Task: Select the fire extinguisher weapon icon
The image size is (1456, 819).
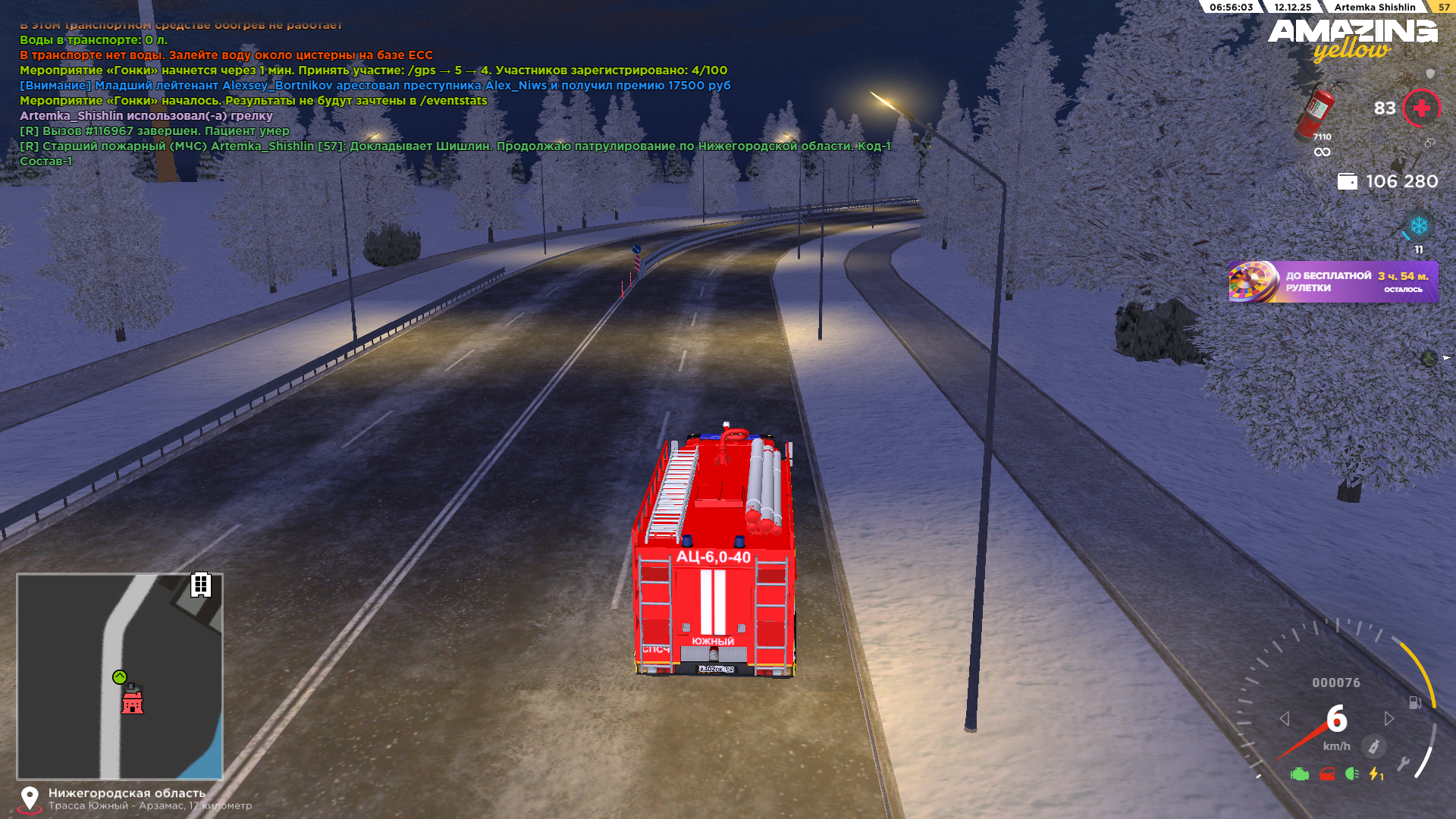Action: pos(1316,114)
